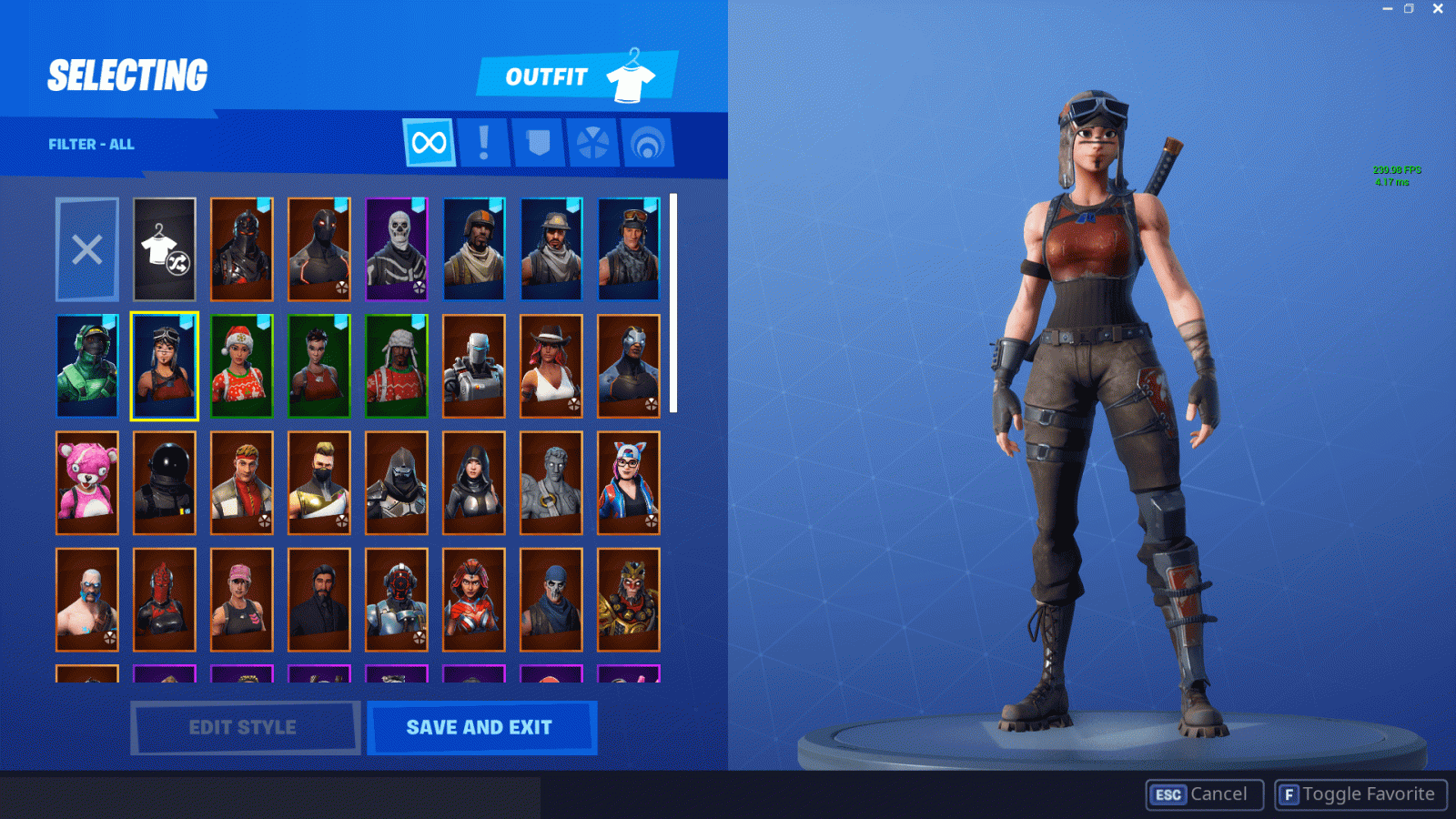Click the Black Knight thumbnail's edit-style badge
This screenshot has height=819, width=1456.
pyautogui.click(x=263, y=287)
